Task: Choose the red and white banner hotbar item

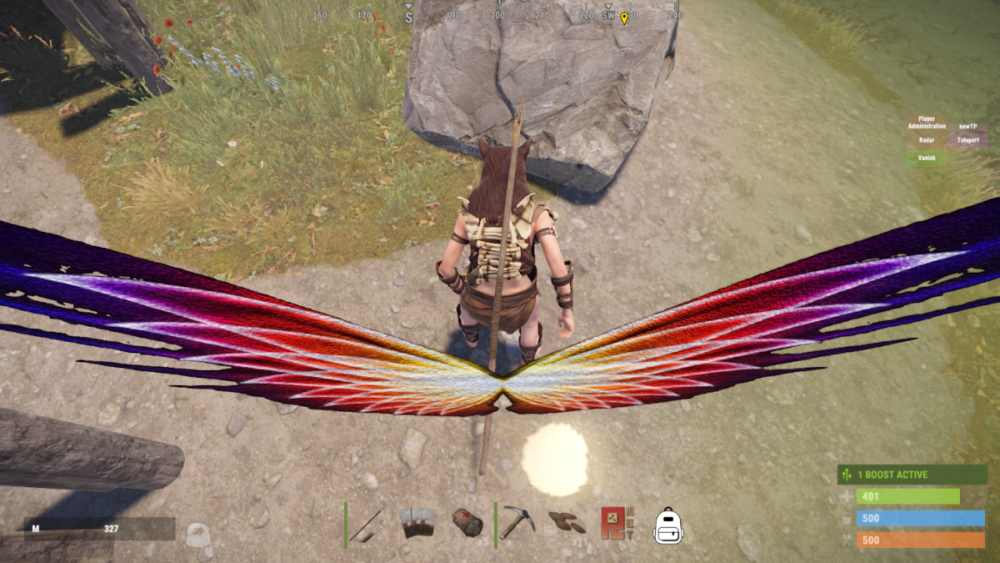Action: click(418, 523)
